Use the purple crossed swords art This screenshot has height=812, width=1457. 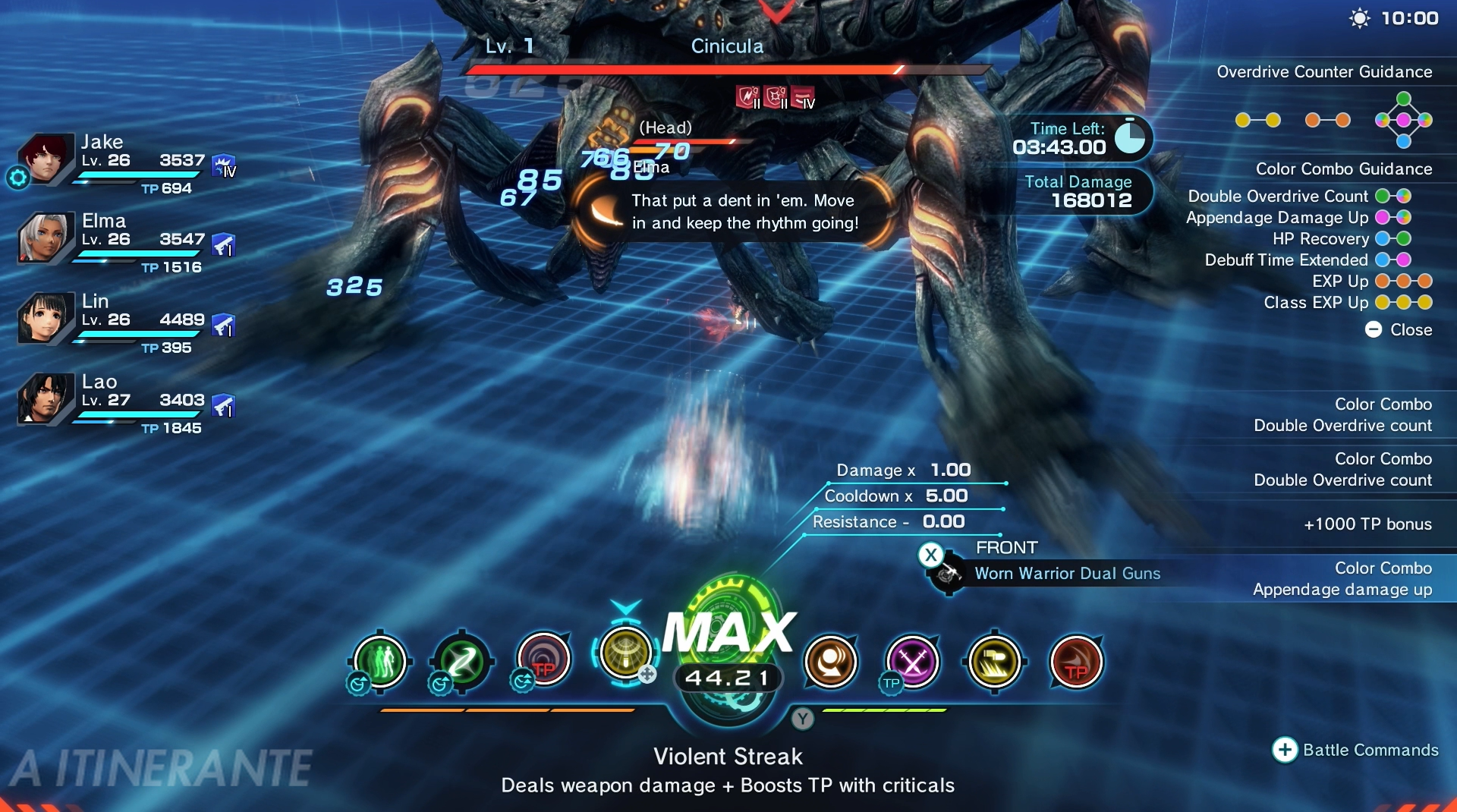[913, 661]
